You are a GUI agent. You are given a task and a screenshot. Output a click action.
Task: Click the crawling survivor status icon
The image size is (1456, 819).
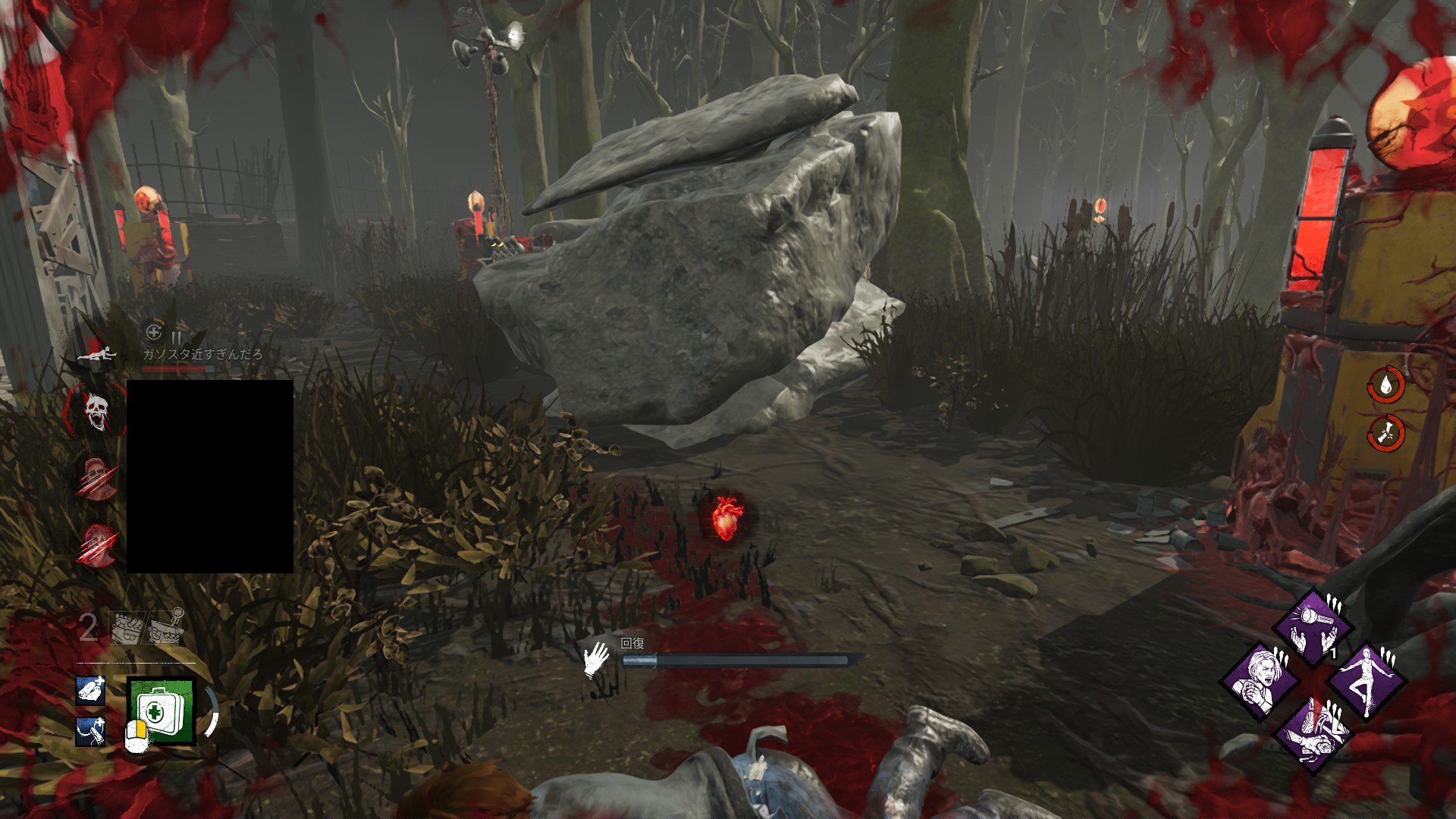tap(98, 353)
